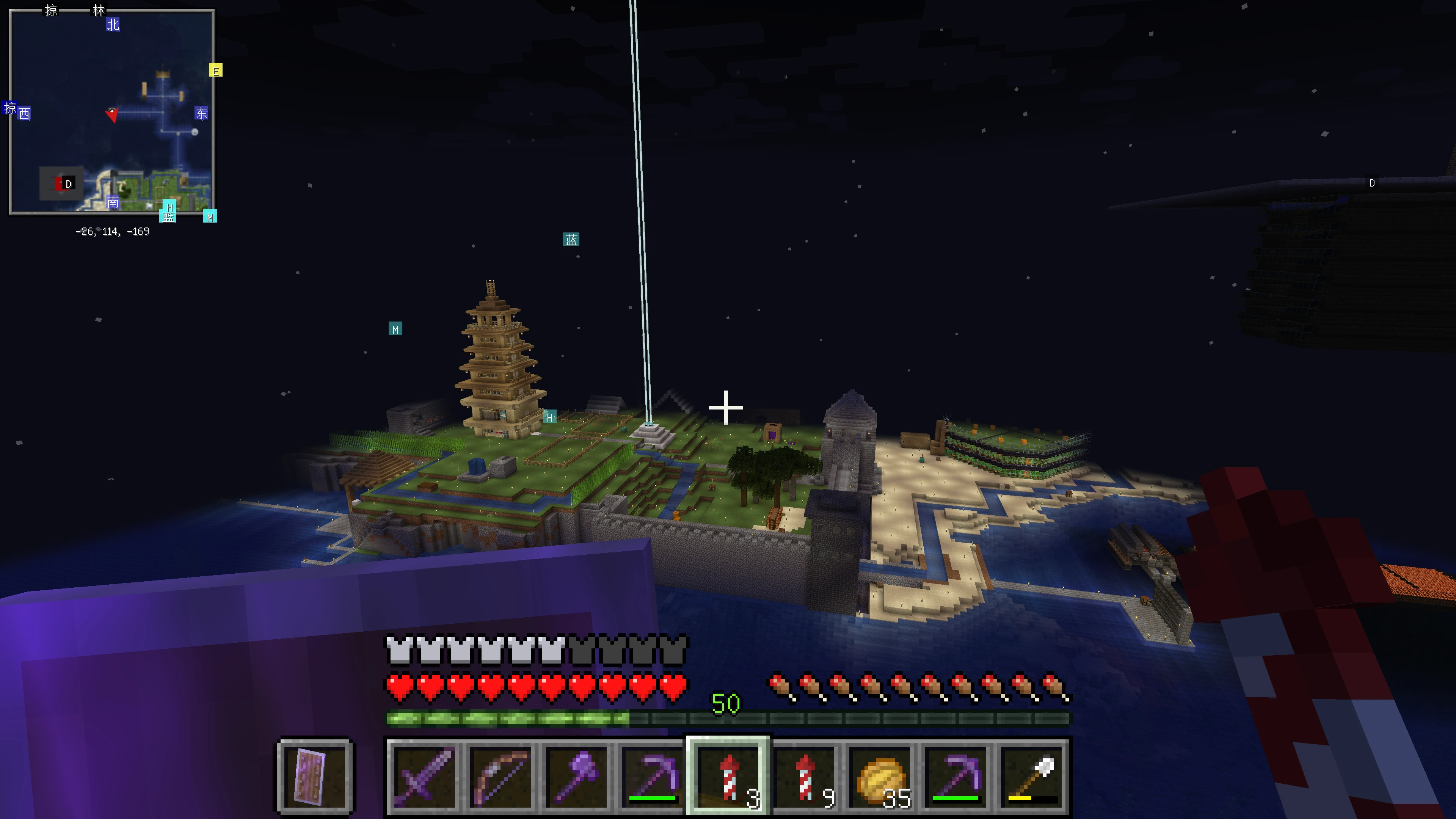Click the 南 south marker on minimap
This screenshot has width=1456, height=819.
coord(113,202)
